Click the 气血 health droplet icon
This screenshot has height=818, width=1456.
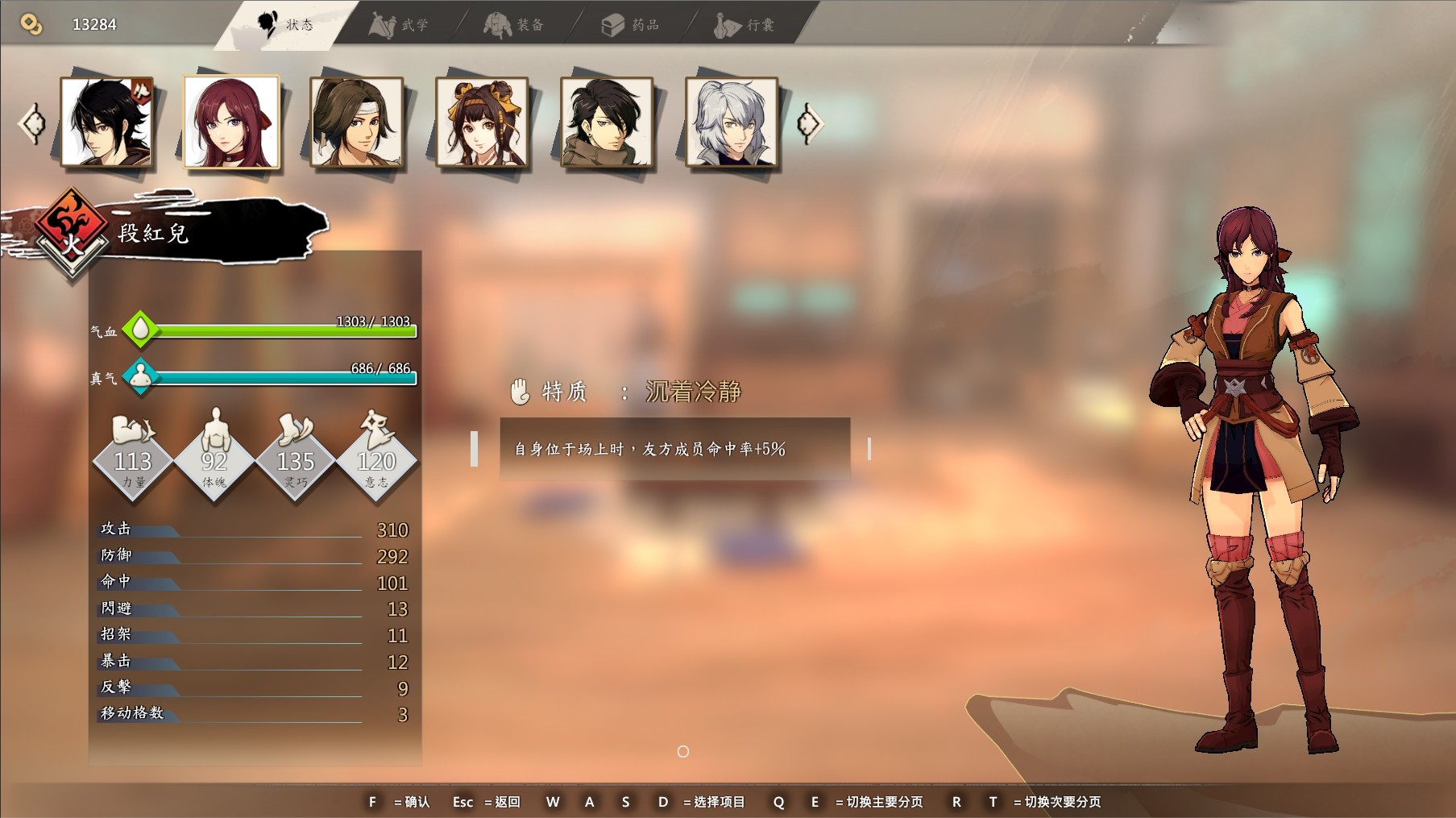pos(140,329)
